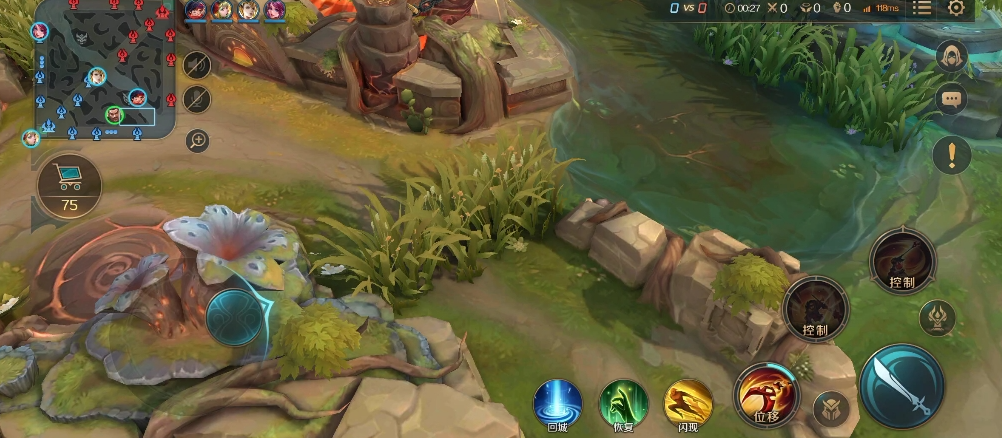Select the helmet minion target button
Viewport: 1002px width, 438px height.
(830, 407)
